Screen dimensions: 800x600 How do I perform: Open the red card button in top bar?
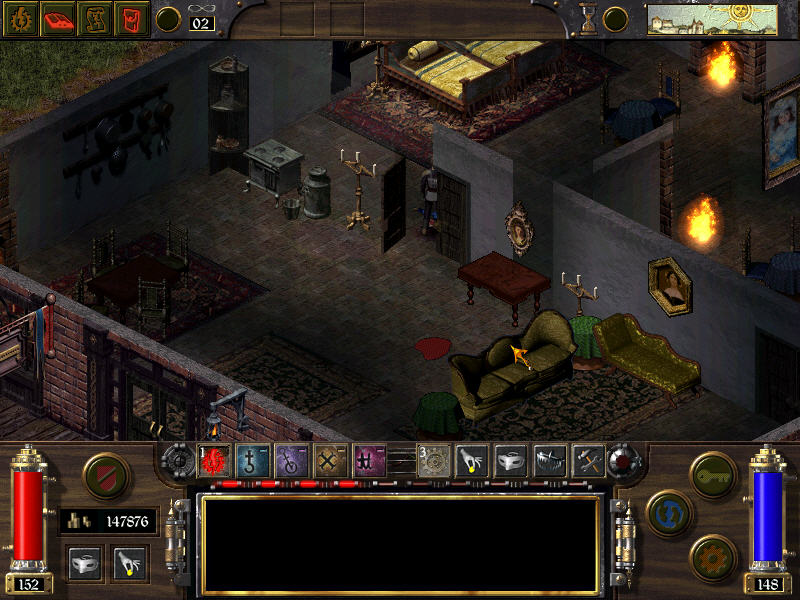click(130, 19)
